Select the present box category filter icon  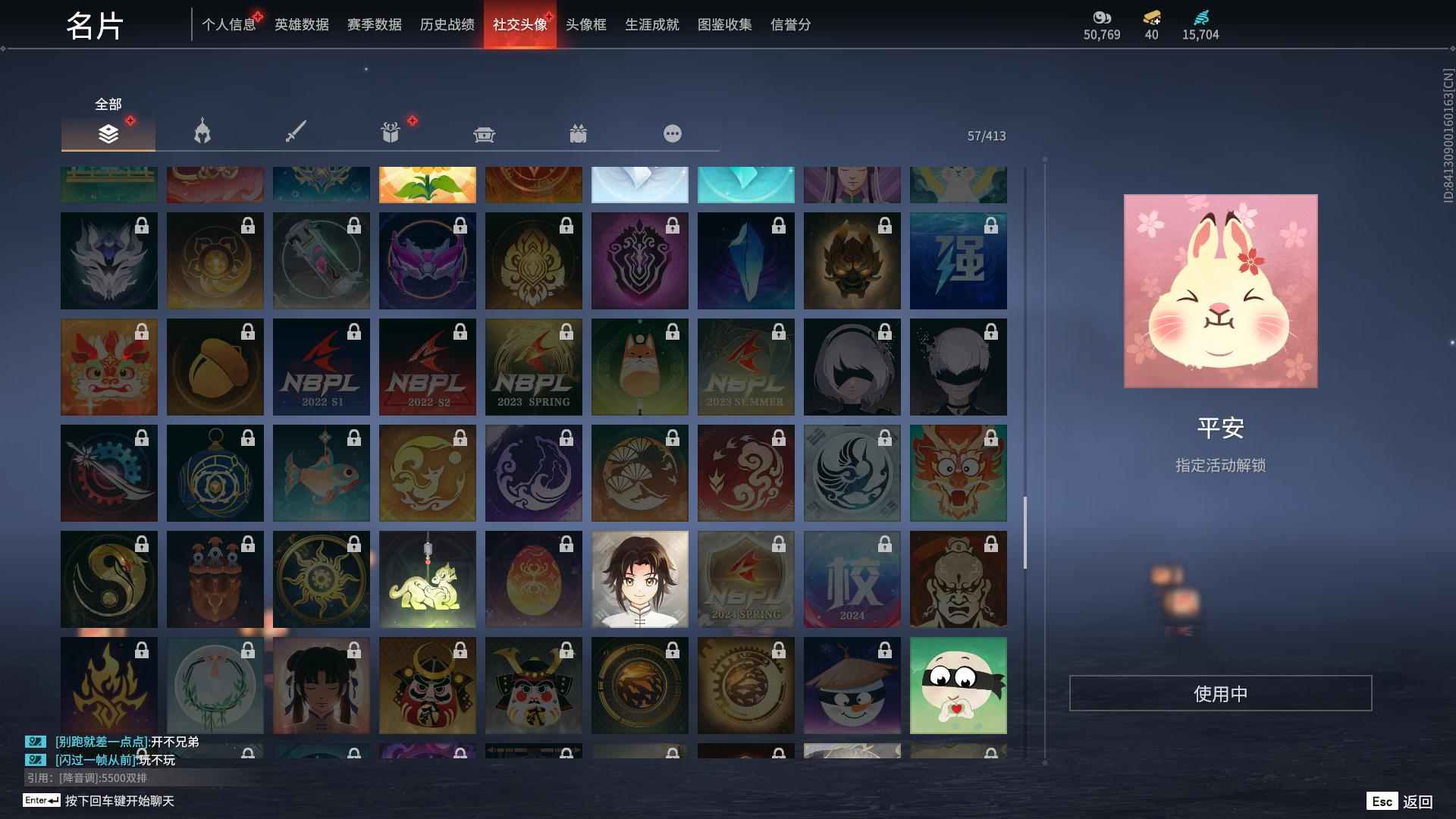pyautogui.click(x=579, y=133)
